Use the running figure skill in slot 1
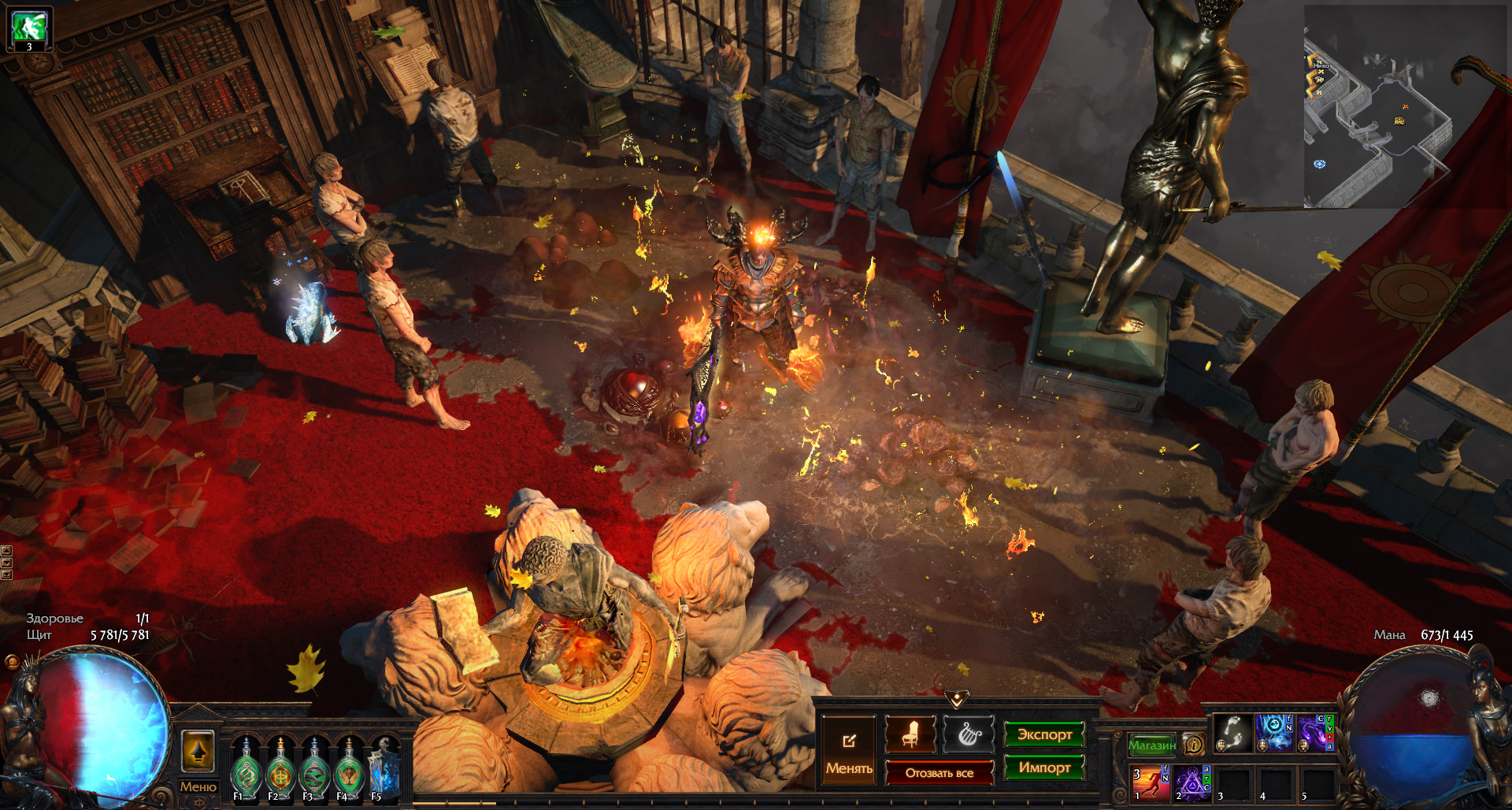Image resolution: width=1512 pixels, height=810 pixels. click(x=1150, y=783)
